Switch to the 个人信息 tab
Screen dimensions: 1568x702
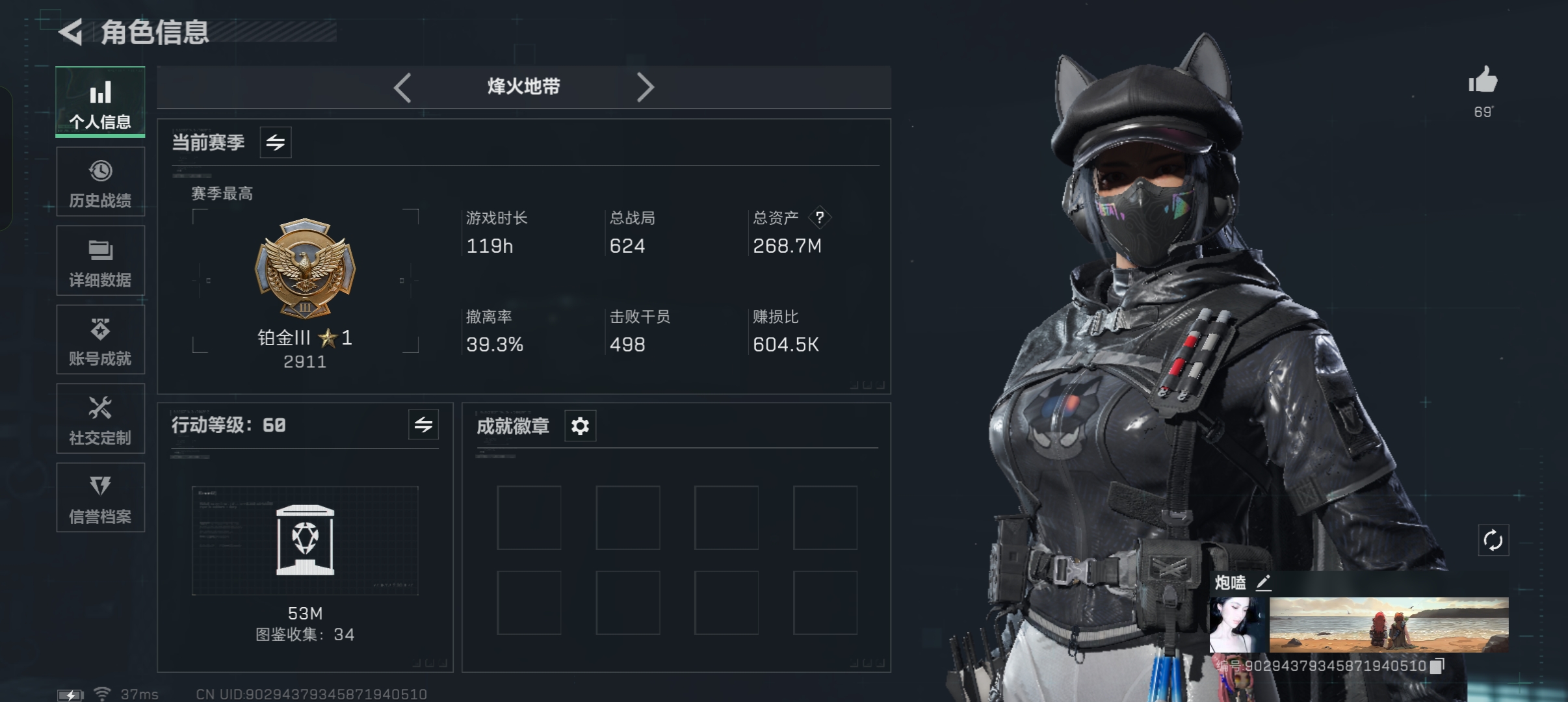100,103
